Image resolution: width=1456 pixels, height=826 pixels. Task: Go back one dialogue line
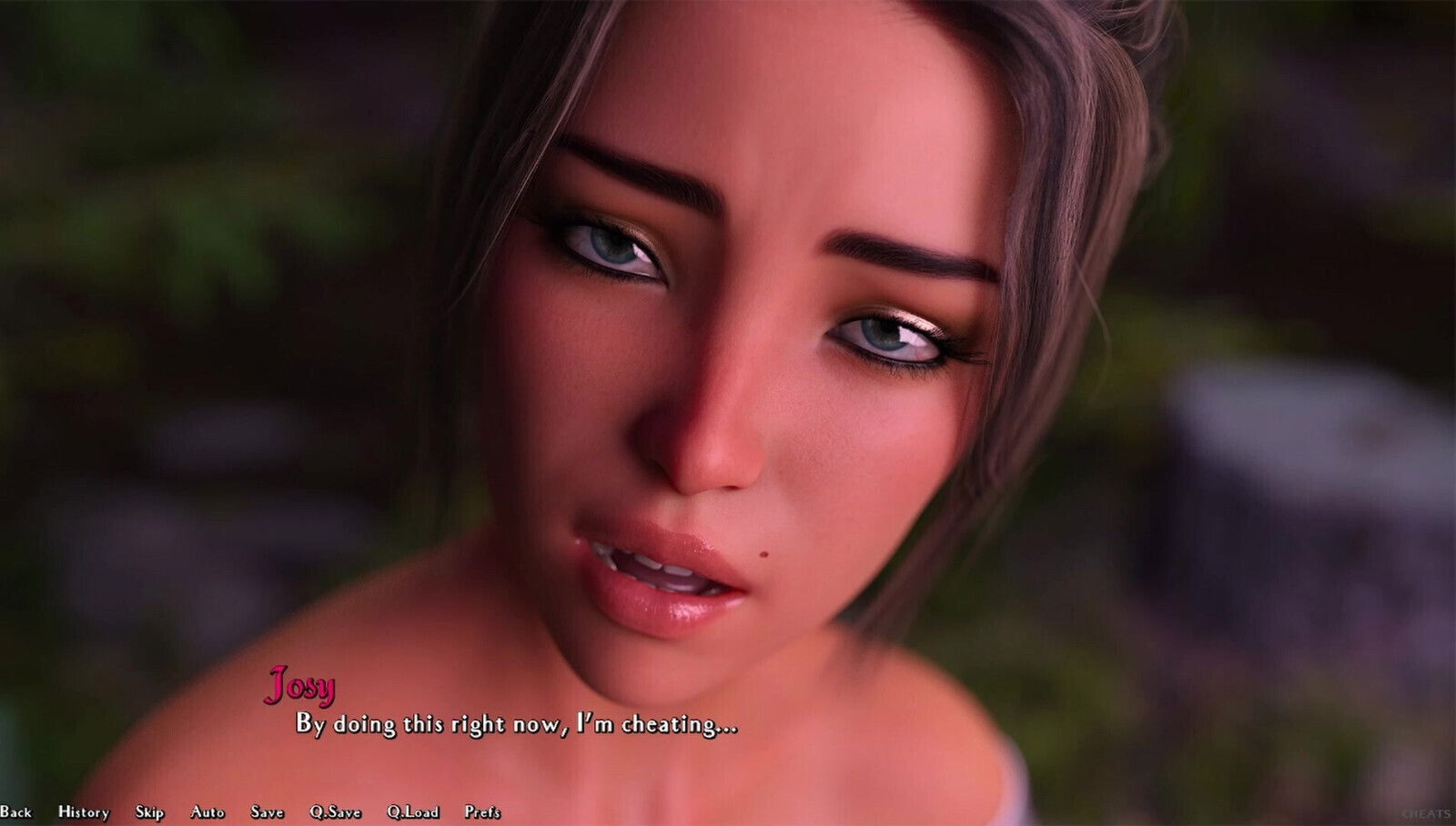click(15, 812)
